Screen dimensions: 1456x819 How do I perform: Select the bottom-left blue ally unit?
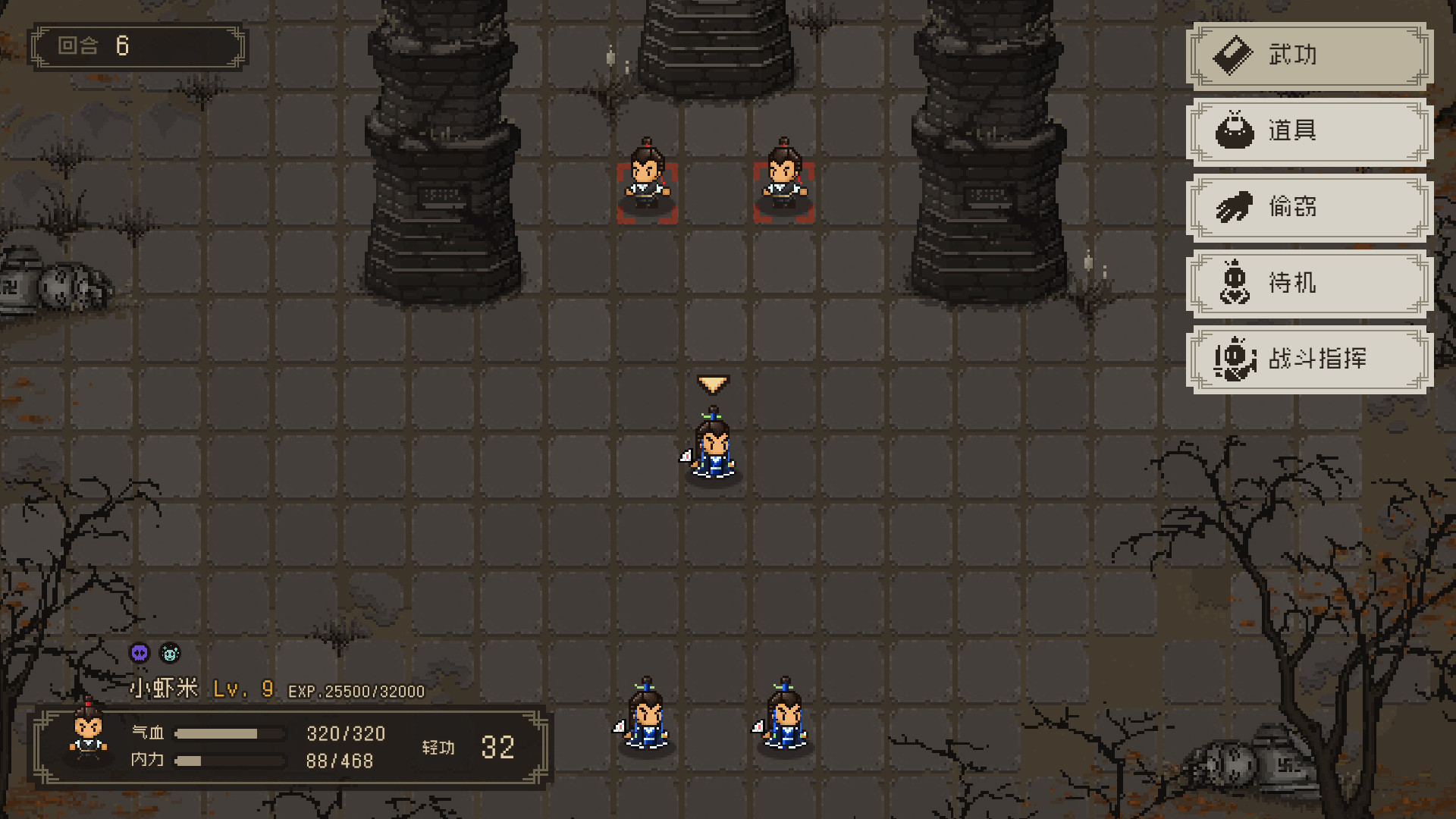[645, 720]
